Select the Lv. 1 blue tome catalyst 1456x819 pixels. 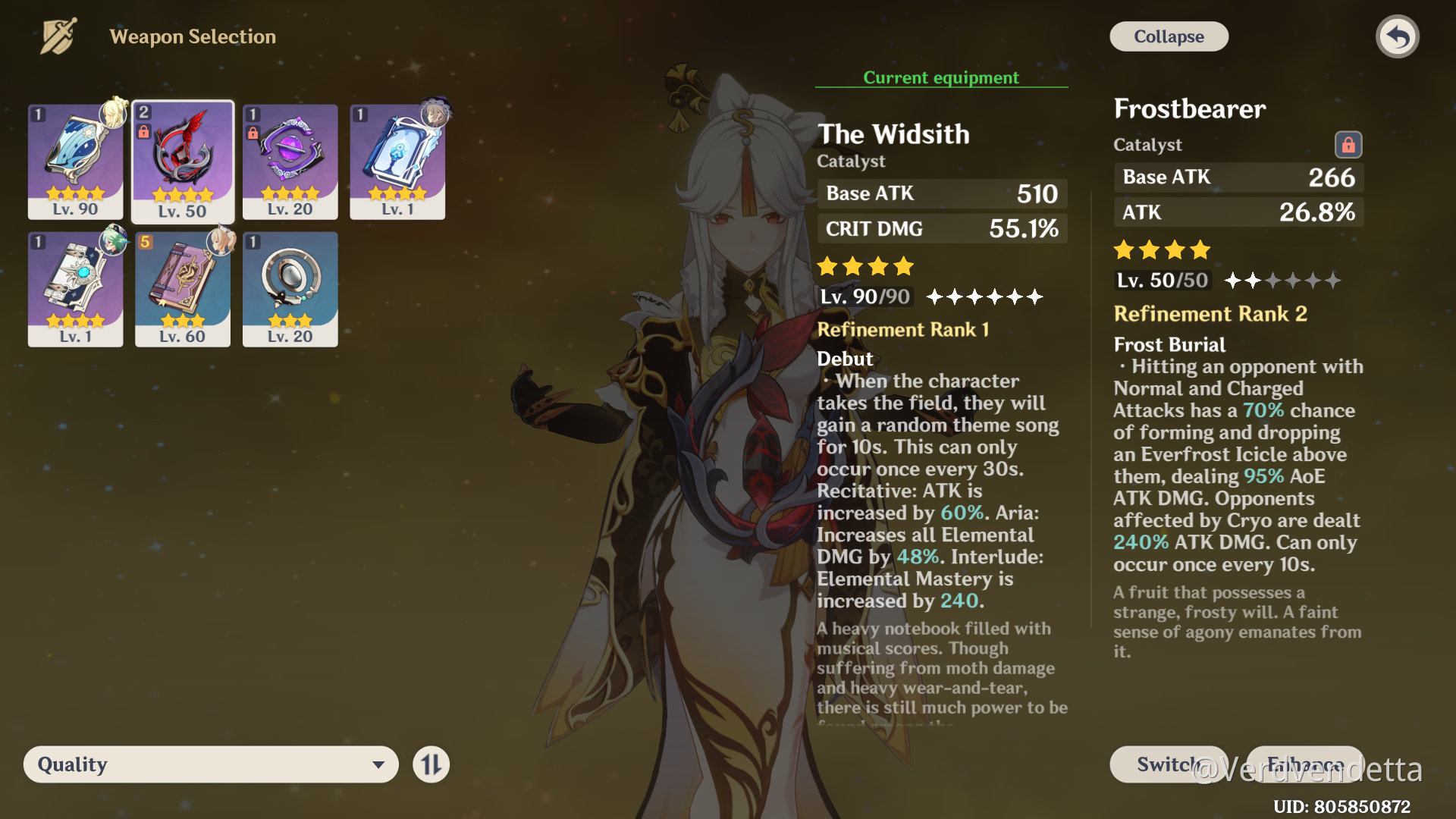(x=397, y=159)
